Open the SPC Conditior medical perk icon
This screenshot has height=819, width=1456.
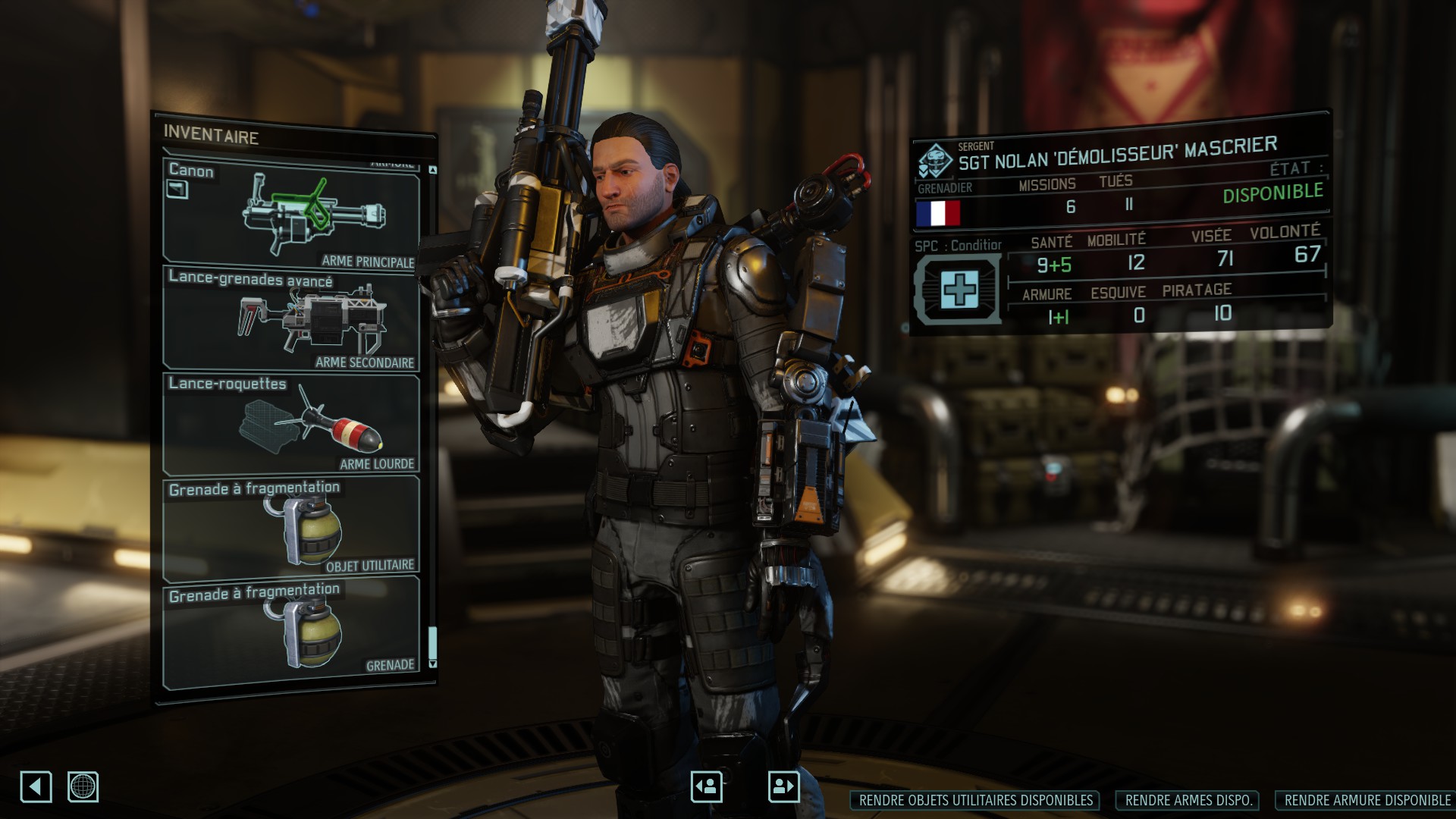pyautogui.click(x=959, y=290)
